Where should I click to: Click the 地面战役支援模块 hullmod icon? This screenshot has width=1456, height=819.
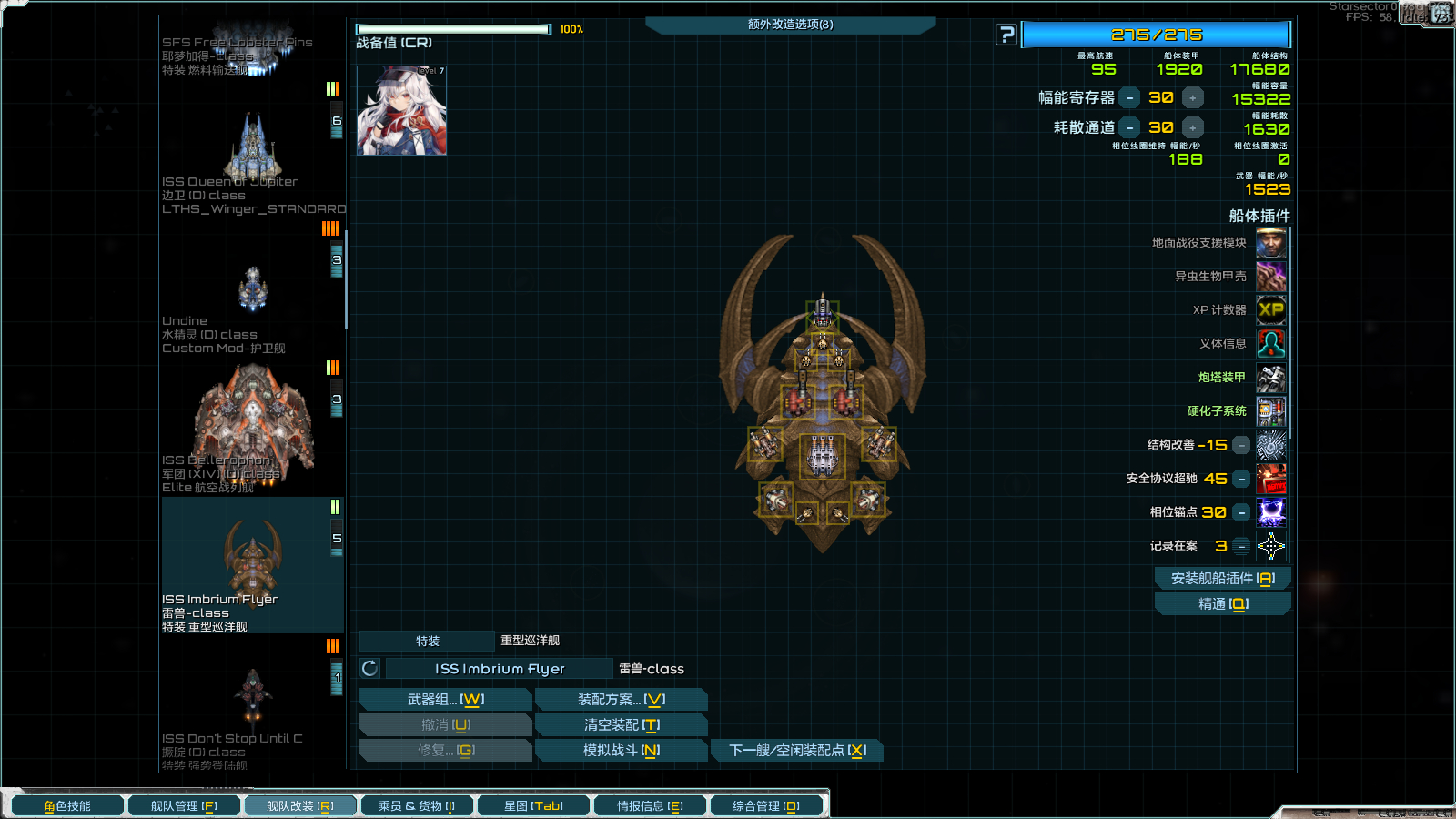(x=1271, y=242)
